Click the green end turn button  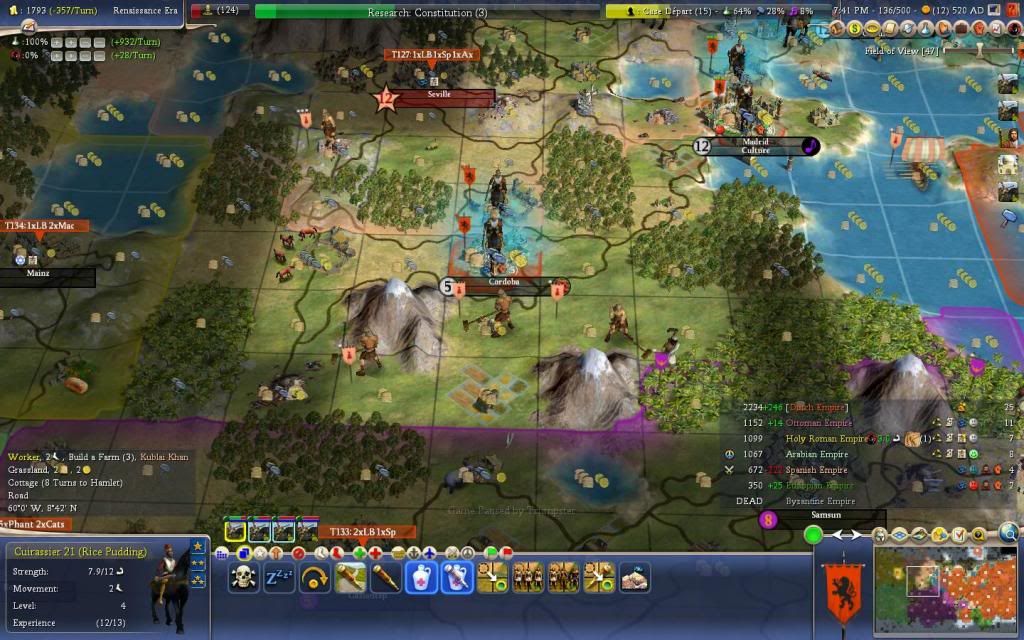pyautogui.click(x=813, y=535)
